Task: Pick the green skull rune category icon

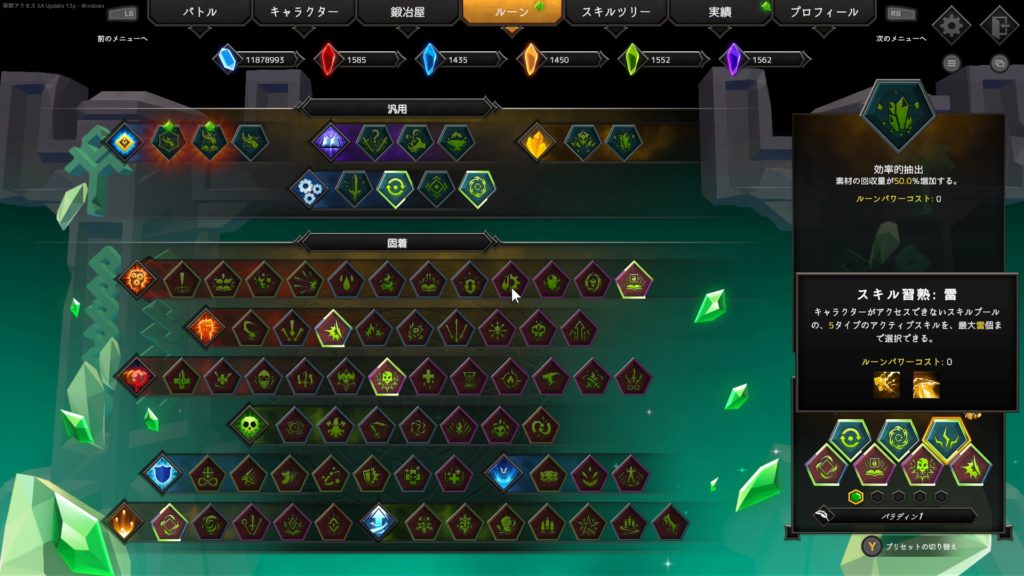Action: [249, 425]
